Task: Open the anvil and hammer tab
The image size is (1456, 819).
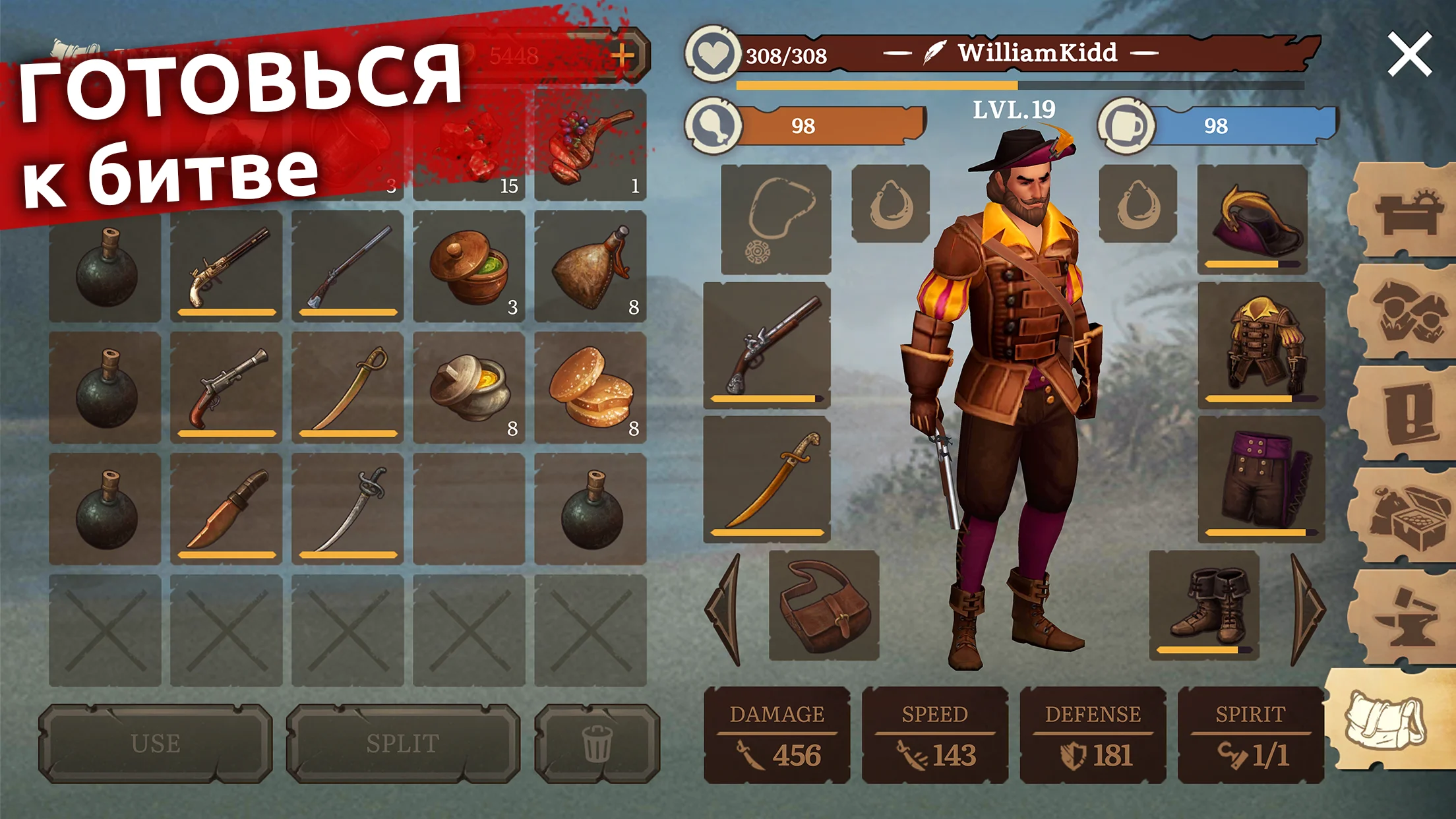Action: tap(1406, 617)
